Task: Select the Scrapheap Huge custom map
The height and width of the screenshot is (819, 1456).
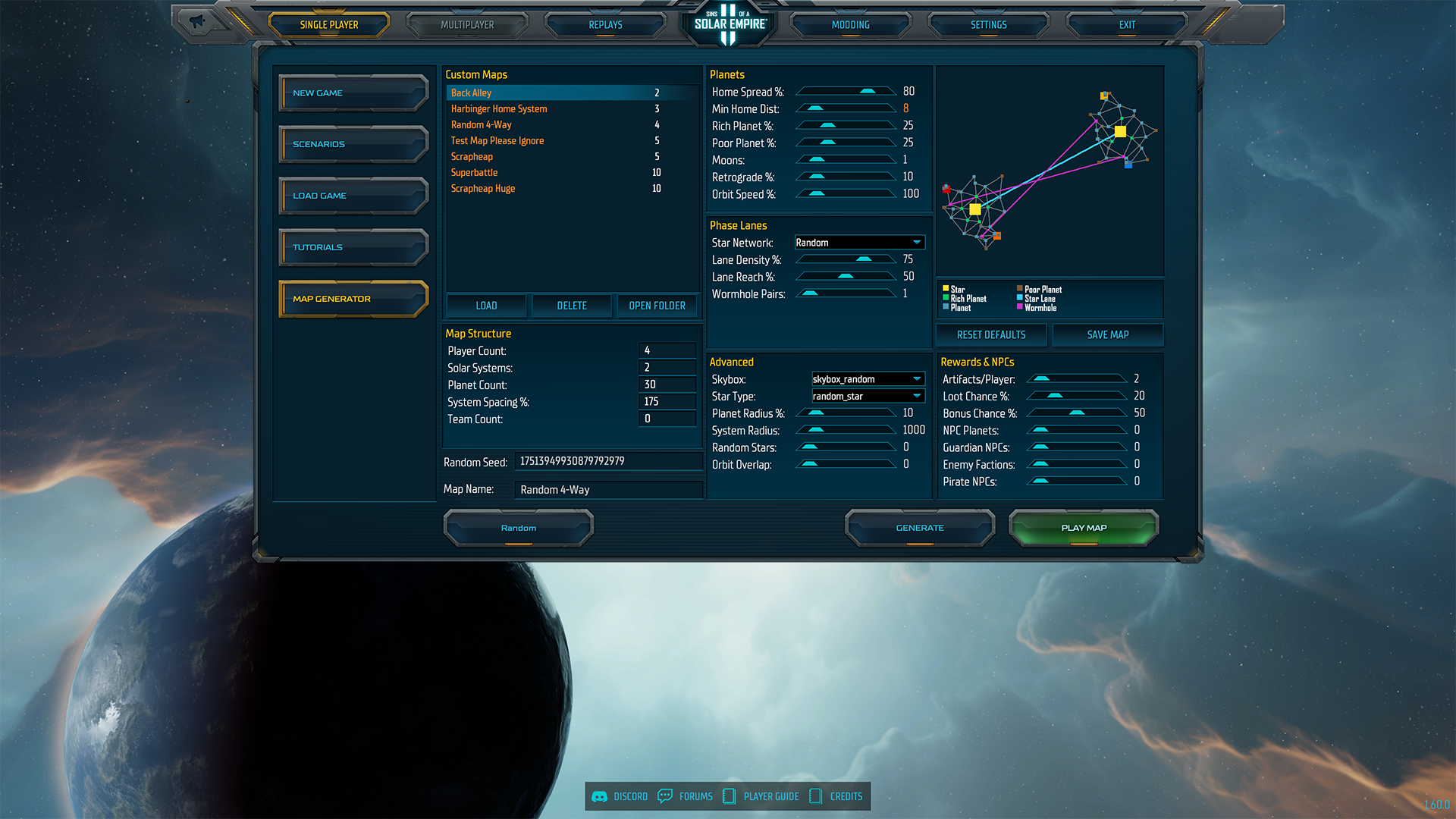Action: tap(483, 189)
